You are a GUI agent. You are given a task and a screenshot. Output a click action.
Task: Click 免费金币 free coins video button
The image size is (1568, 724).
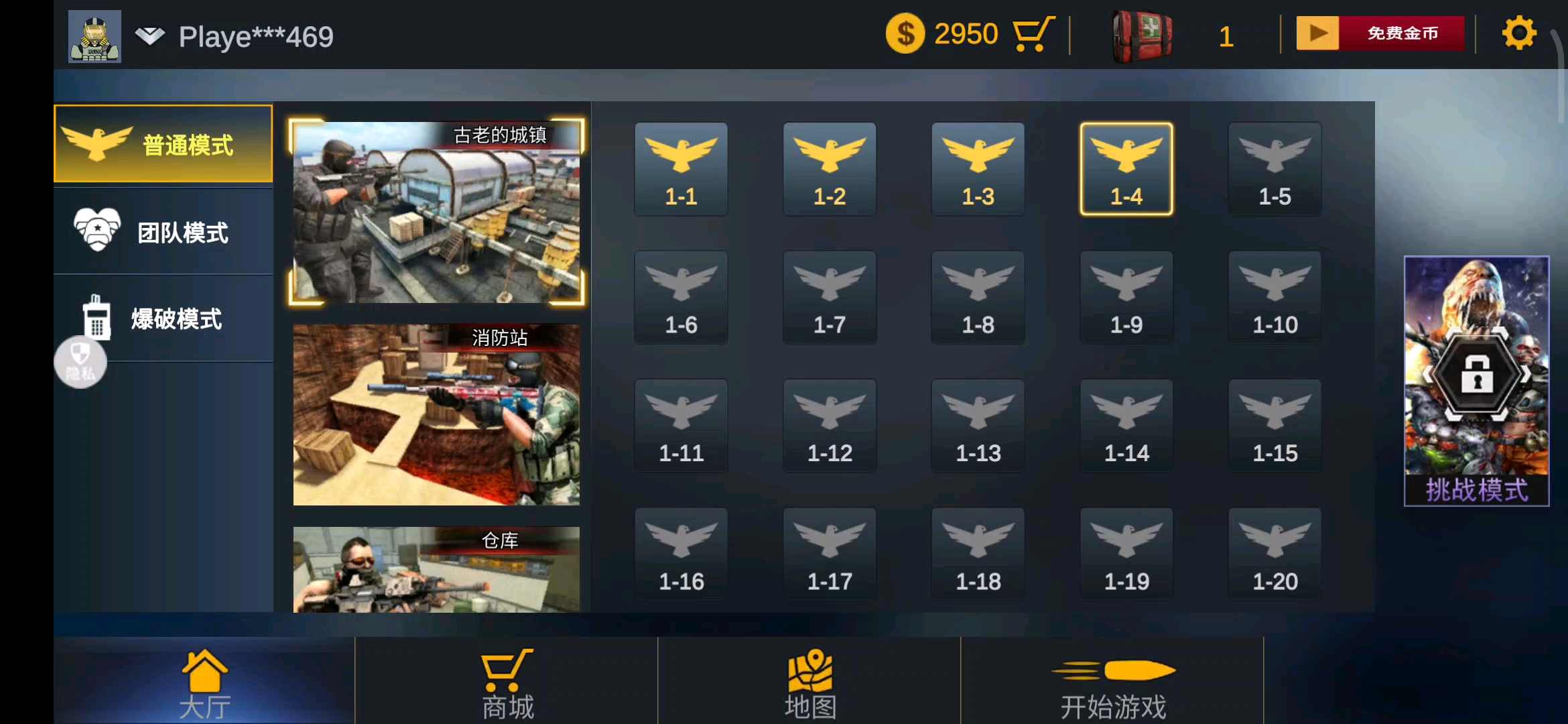(1380, 34)
